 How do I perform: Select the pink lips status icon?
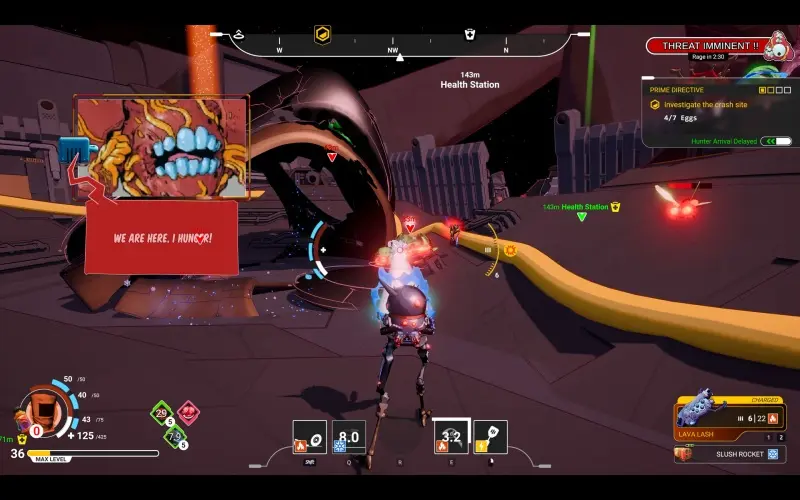tap(187, 412)
